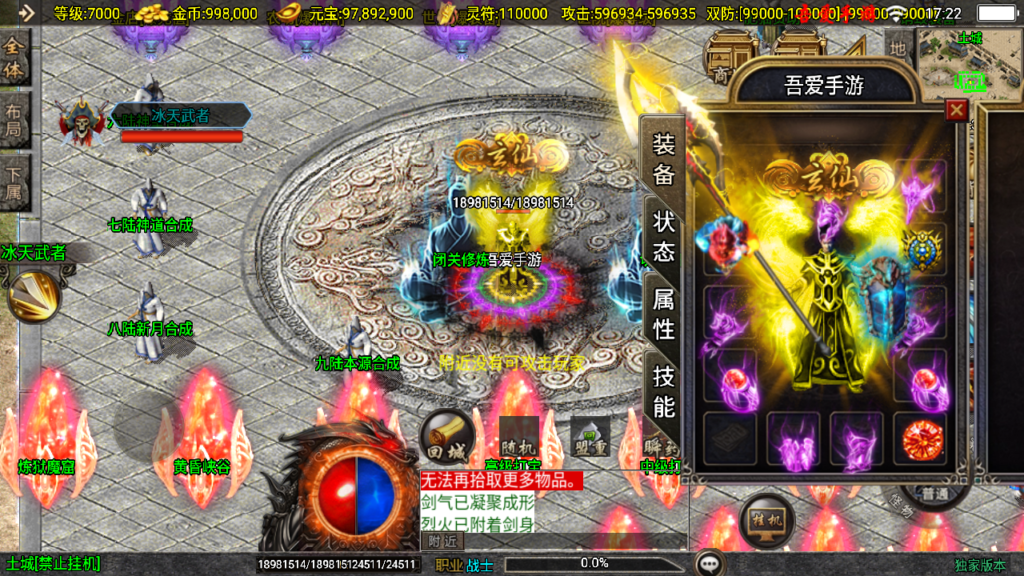Open the 状态 status tab
Viewport: 1024px width, 576px height.
(664, 236)
